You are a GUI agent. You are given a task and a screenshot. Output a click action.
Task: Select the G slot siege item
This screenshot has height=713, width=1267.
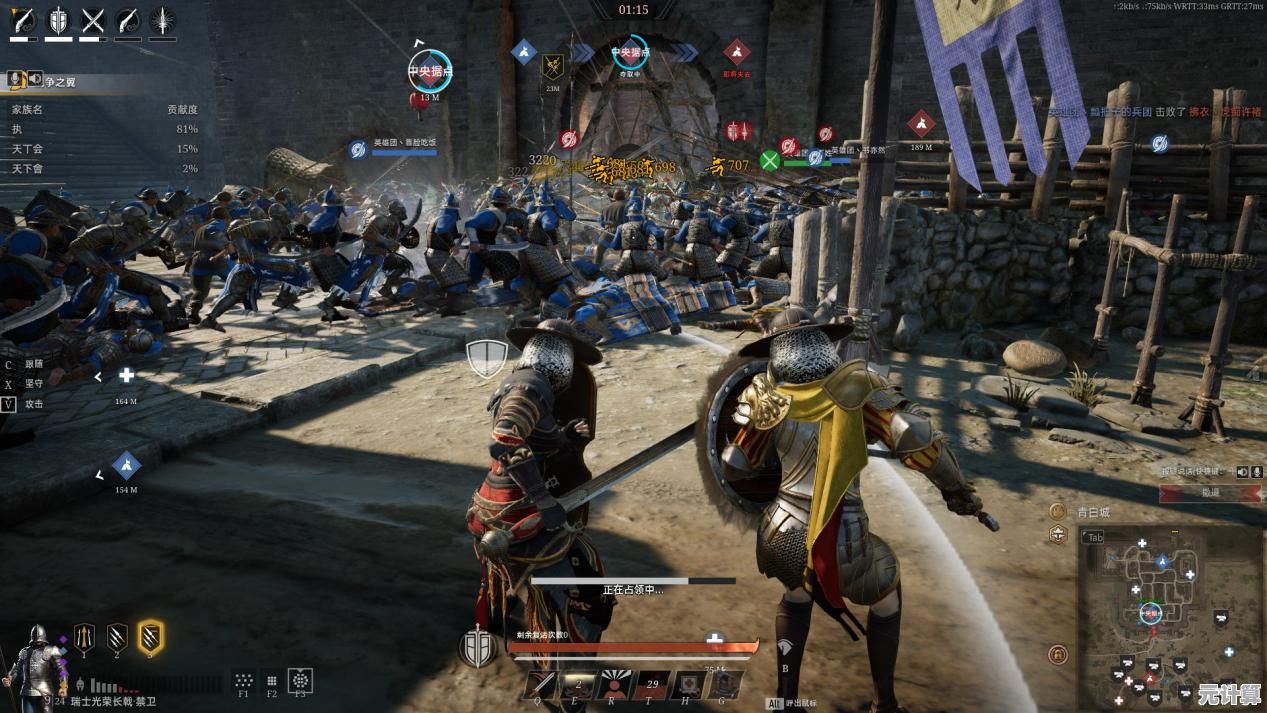click(x=725, y=684)
